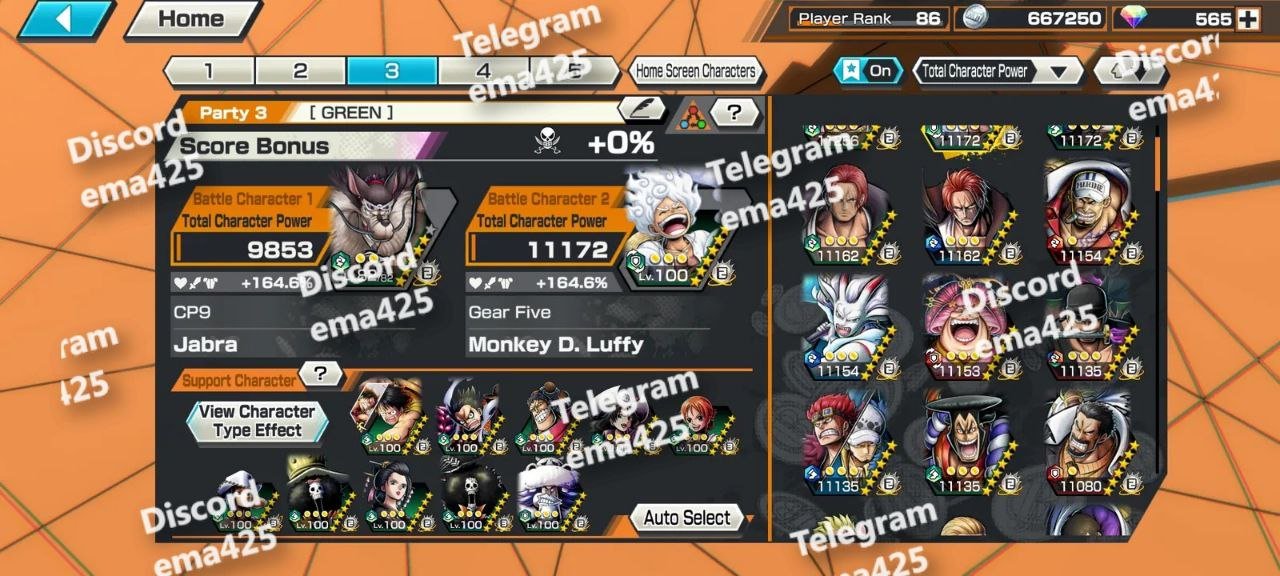Open Support Character help question mark
The image size is (1280, 576).
pyautogui.click(x=320, y=374)
